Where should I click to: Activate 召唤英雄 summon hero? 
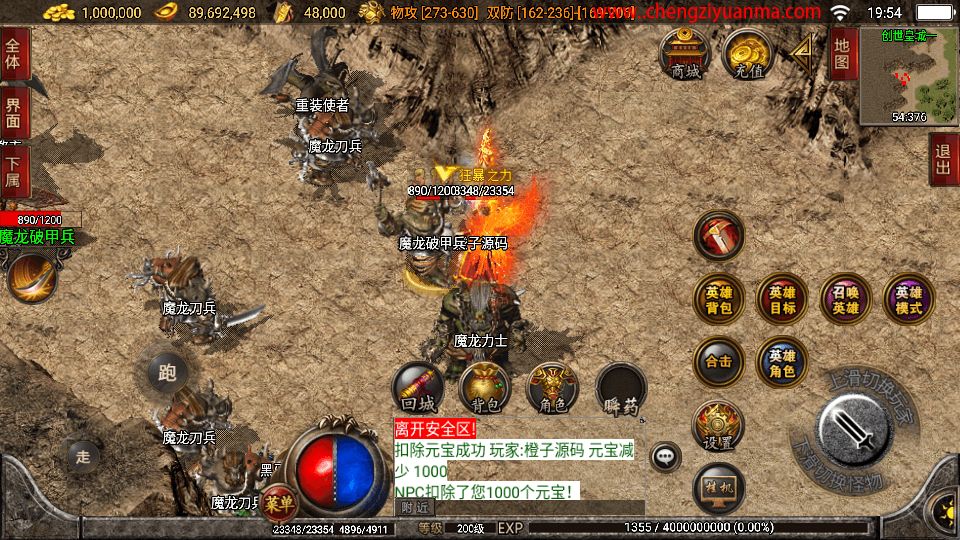tap(845, 300)
